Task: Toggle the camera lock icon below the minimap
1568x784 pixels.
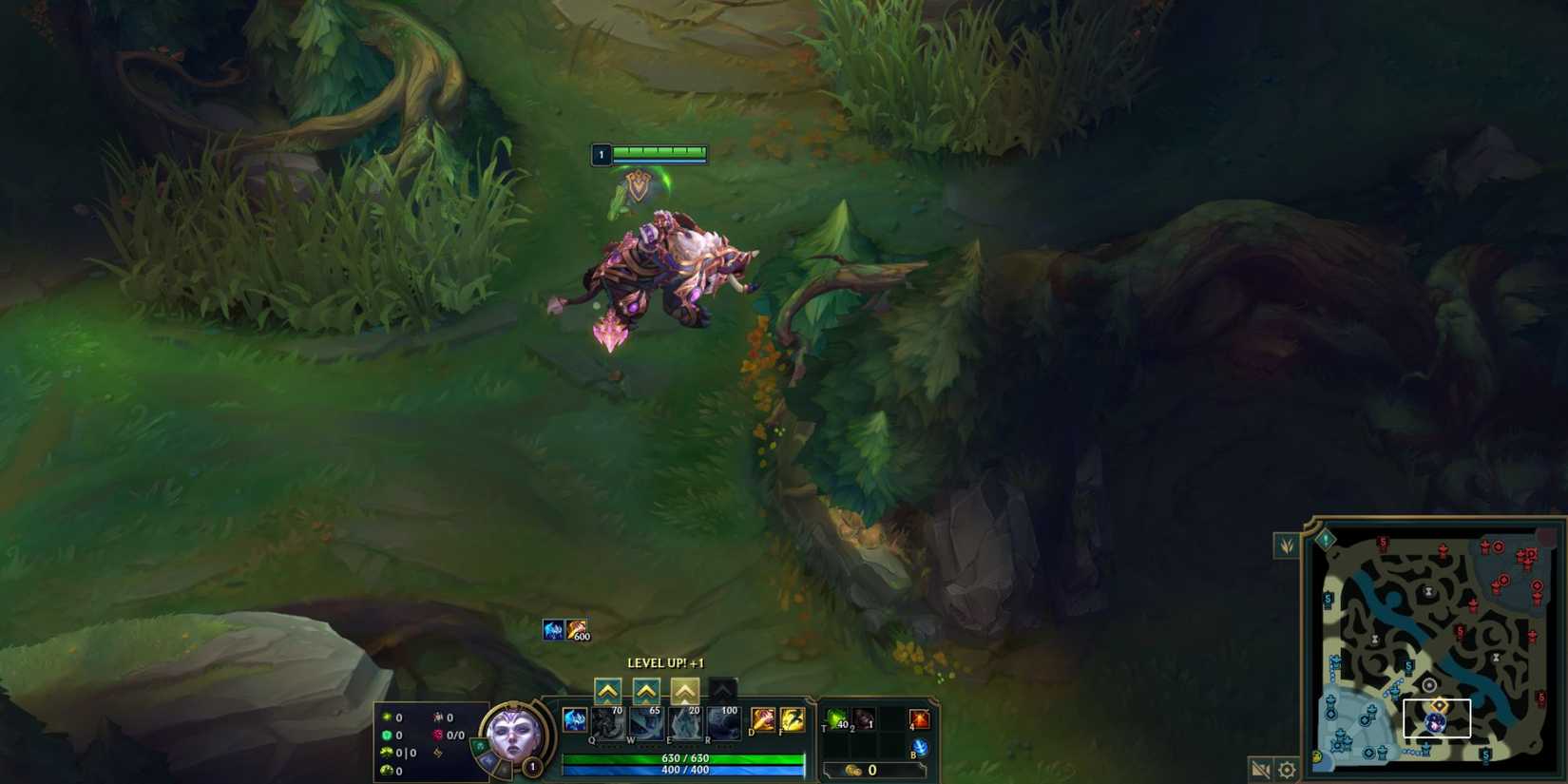Action: (1260, 770)
